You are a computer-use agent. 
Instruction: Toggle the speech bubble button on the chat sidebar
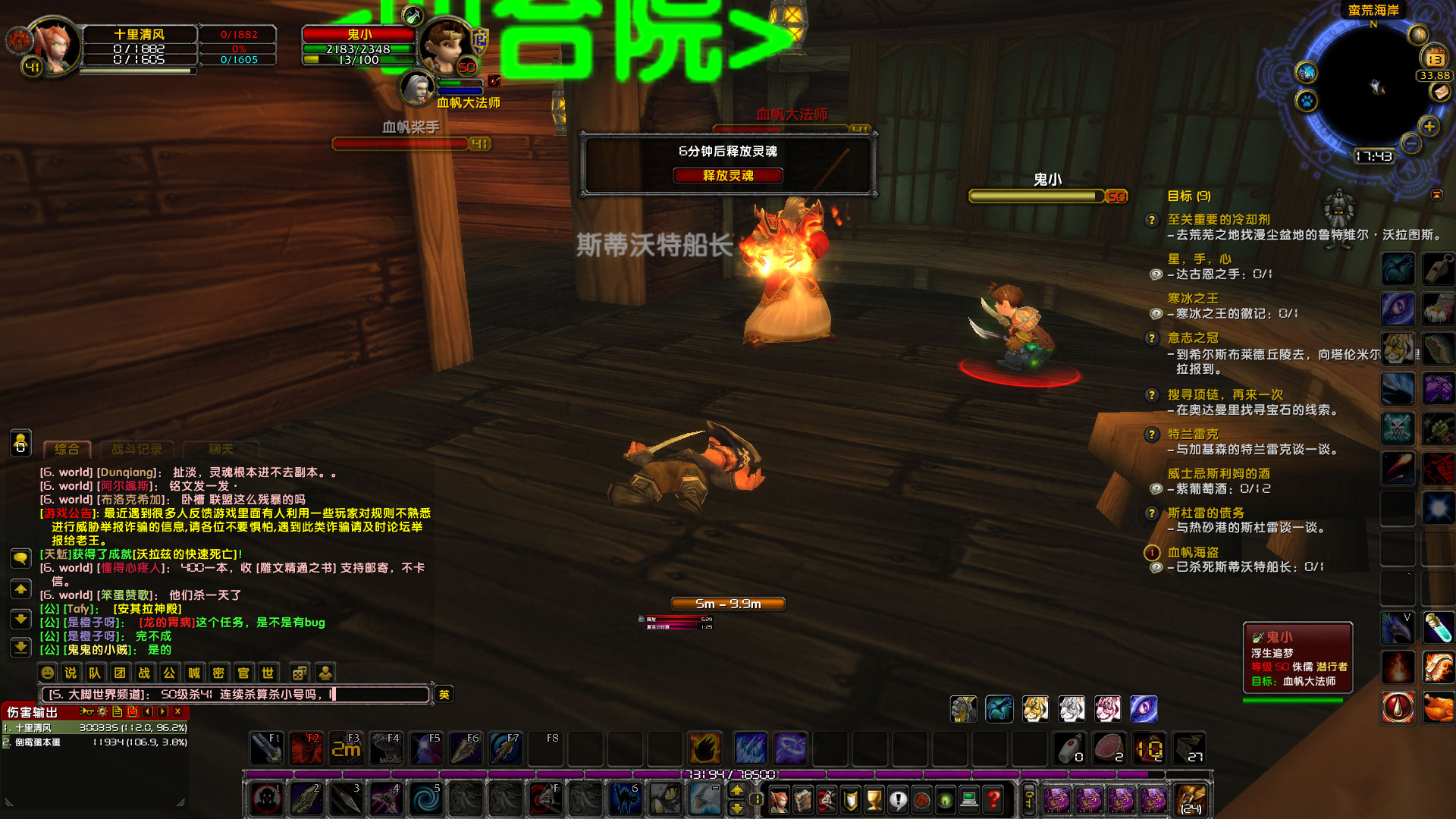(20, 559)
